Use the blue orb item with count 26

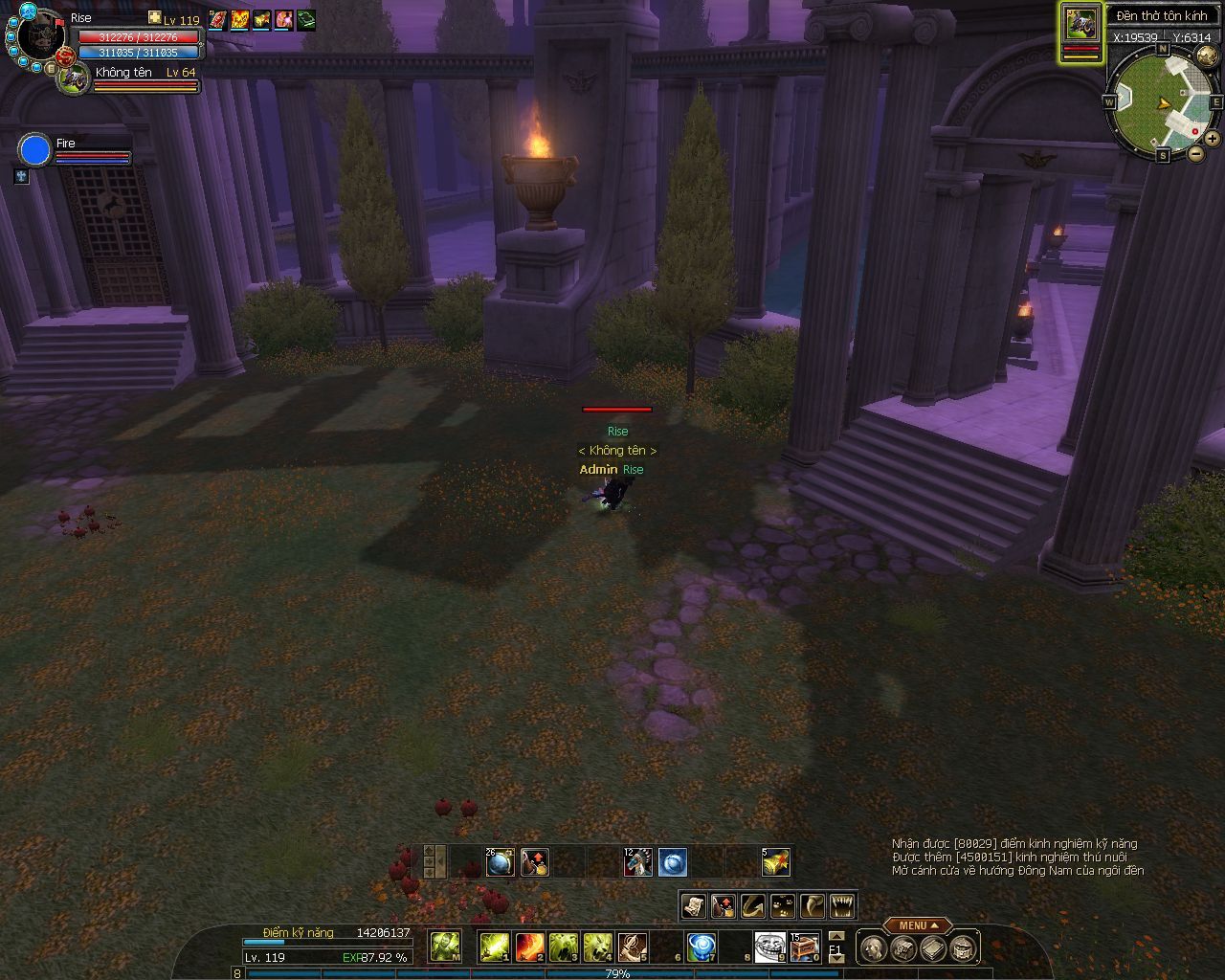501,862
